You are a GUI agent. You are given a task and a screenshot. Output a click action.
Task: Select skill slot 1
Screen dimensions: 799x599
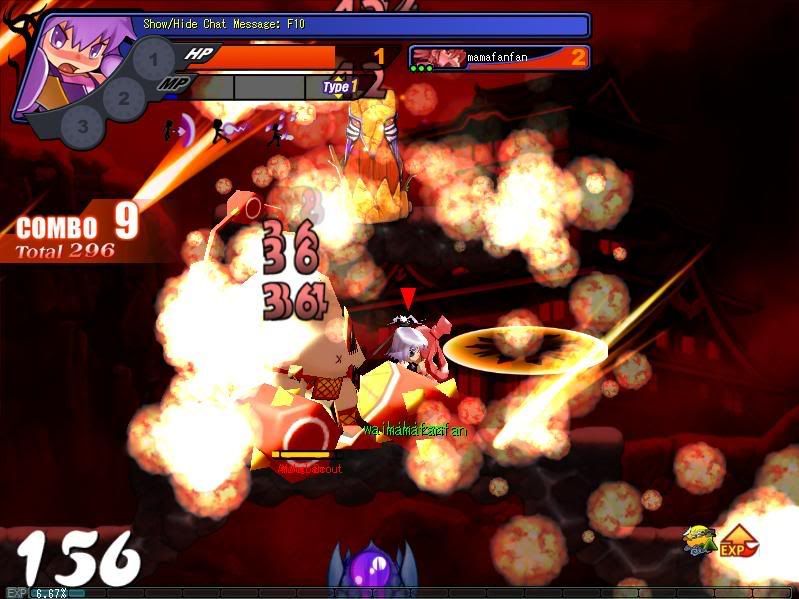[153, 61]
